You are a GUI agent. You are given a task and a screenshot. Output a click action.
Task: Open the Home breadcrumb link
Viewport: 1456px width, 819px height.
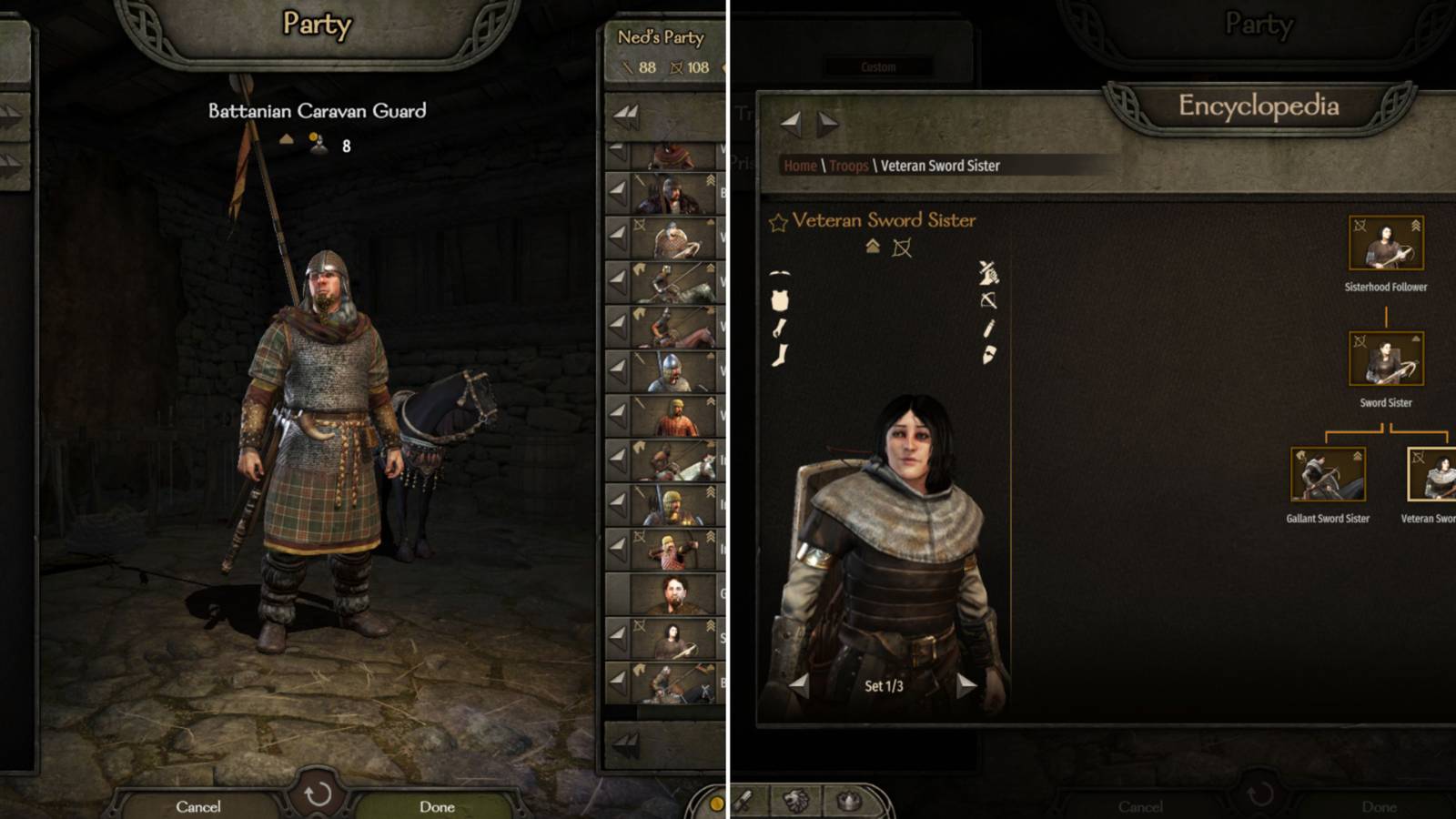[x=801, y=167]
